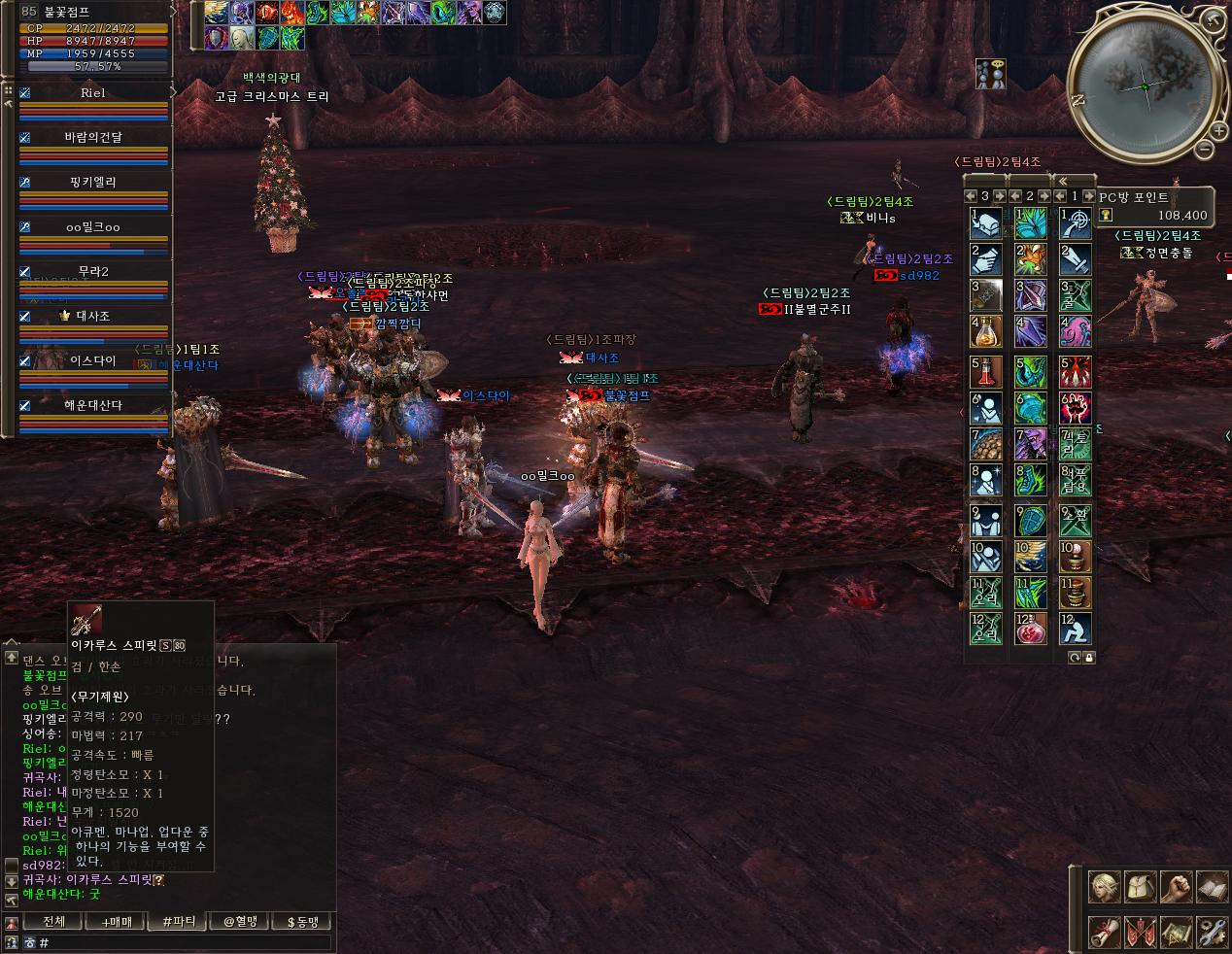Zoom out the minimap with minus button
Image resolution: width=1232 pixels, height=954 pixels.
pos(1205,150)
